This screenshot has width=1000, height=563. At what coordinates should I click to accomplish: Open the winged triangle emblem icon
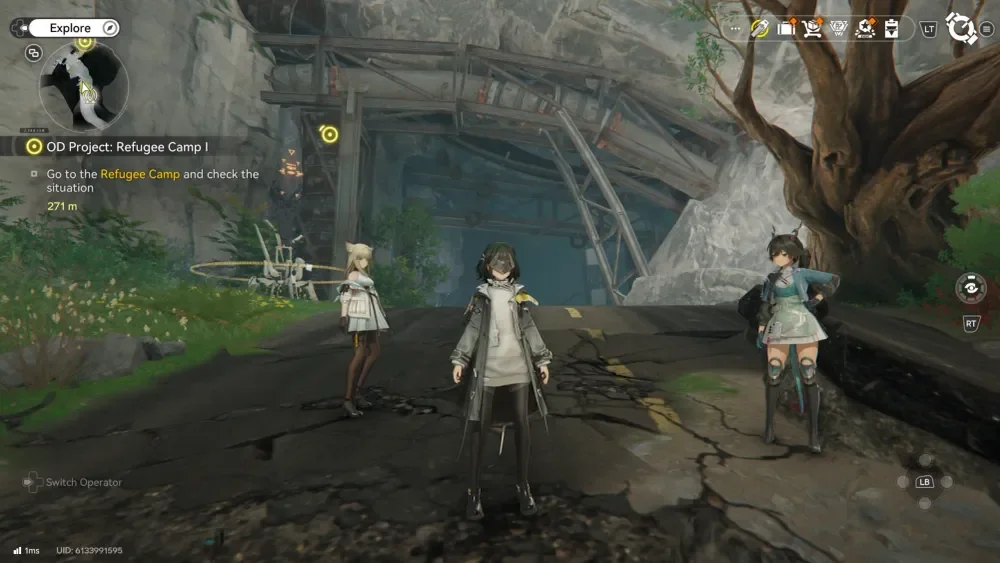point(839,28)
